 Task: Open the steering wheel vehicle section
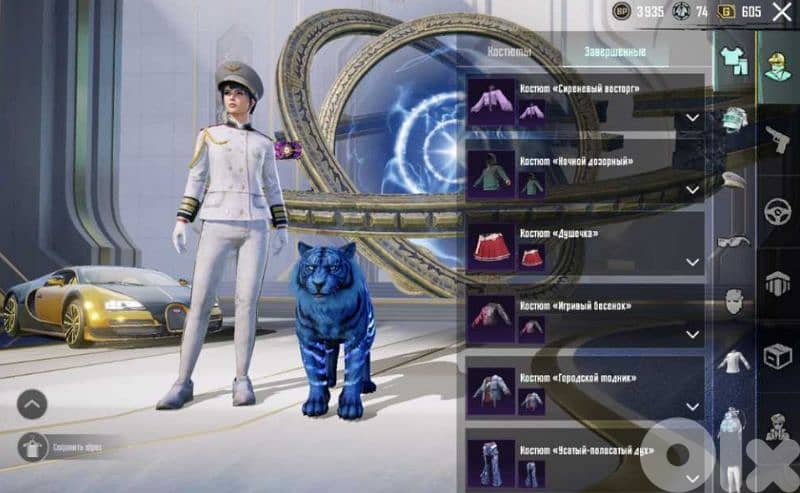778,212
